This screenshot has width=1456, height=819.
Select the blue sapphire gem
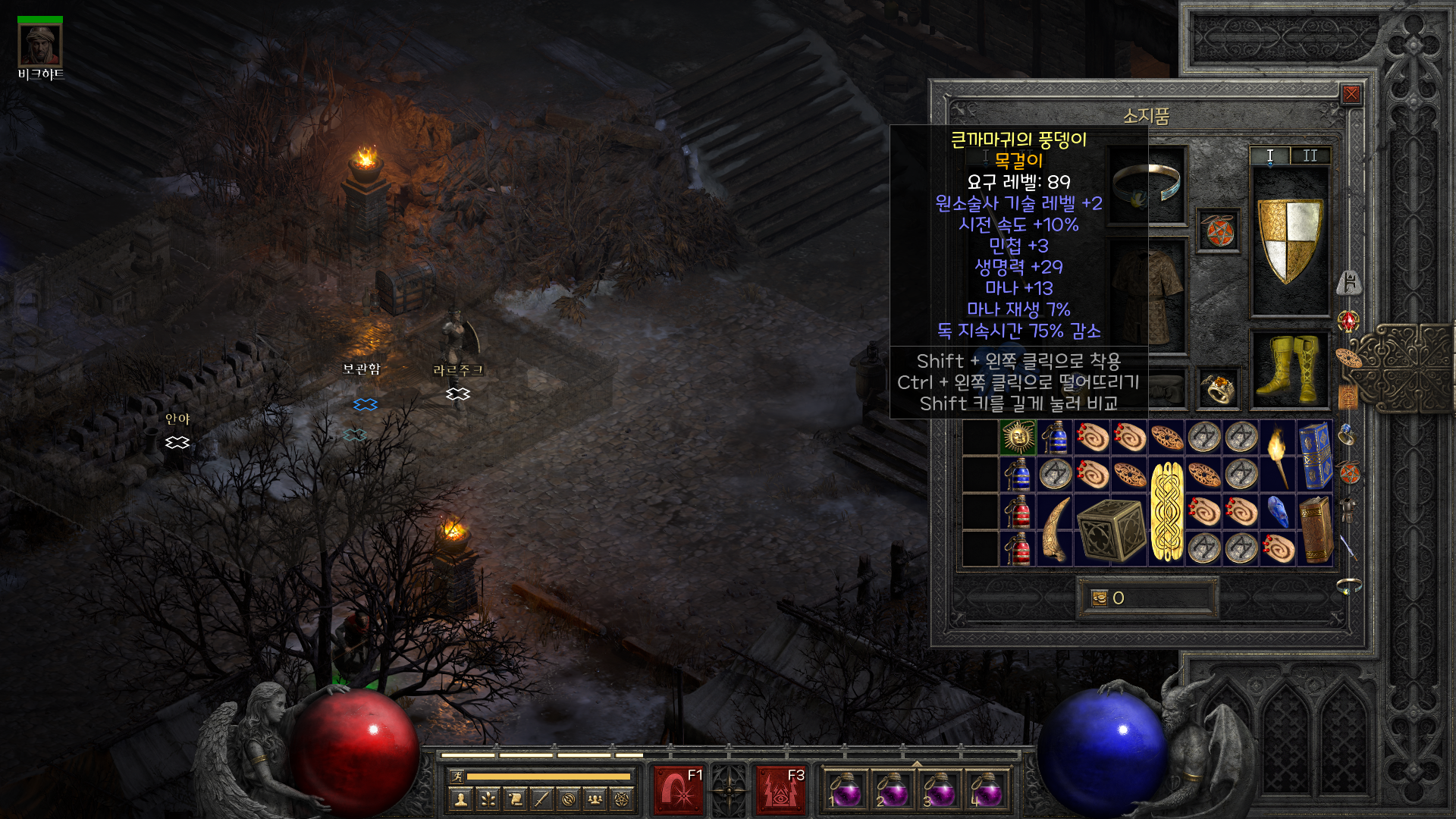pyautogui.click(x=1278, y=511)
